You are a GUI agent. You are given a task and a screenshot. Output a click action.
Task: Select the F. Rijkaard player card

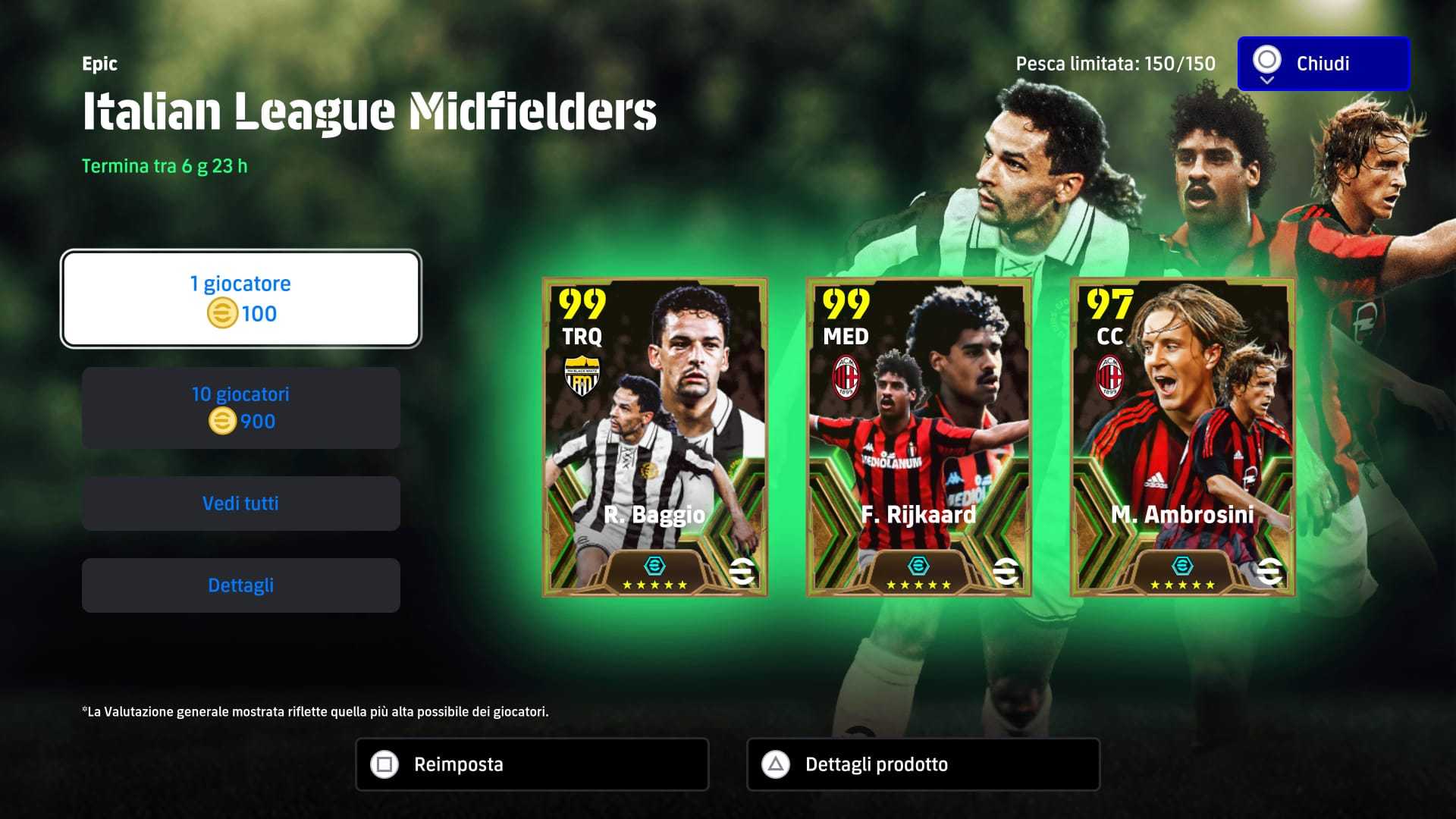coord(918,437)
